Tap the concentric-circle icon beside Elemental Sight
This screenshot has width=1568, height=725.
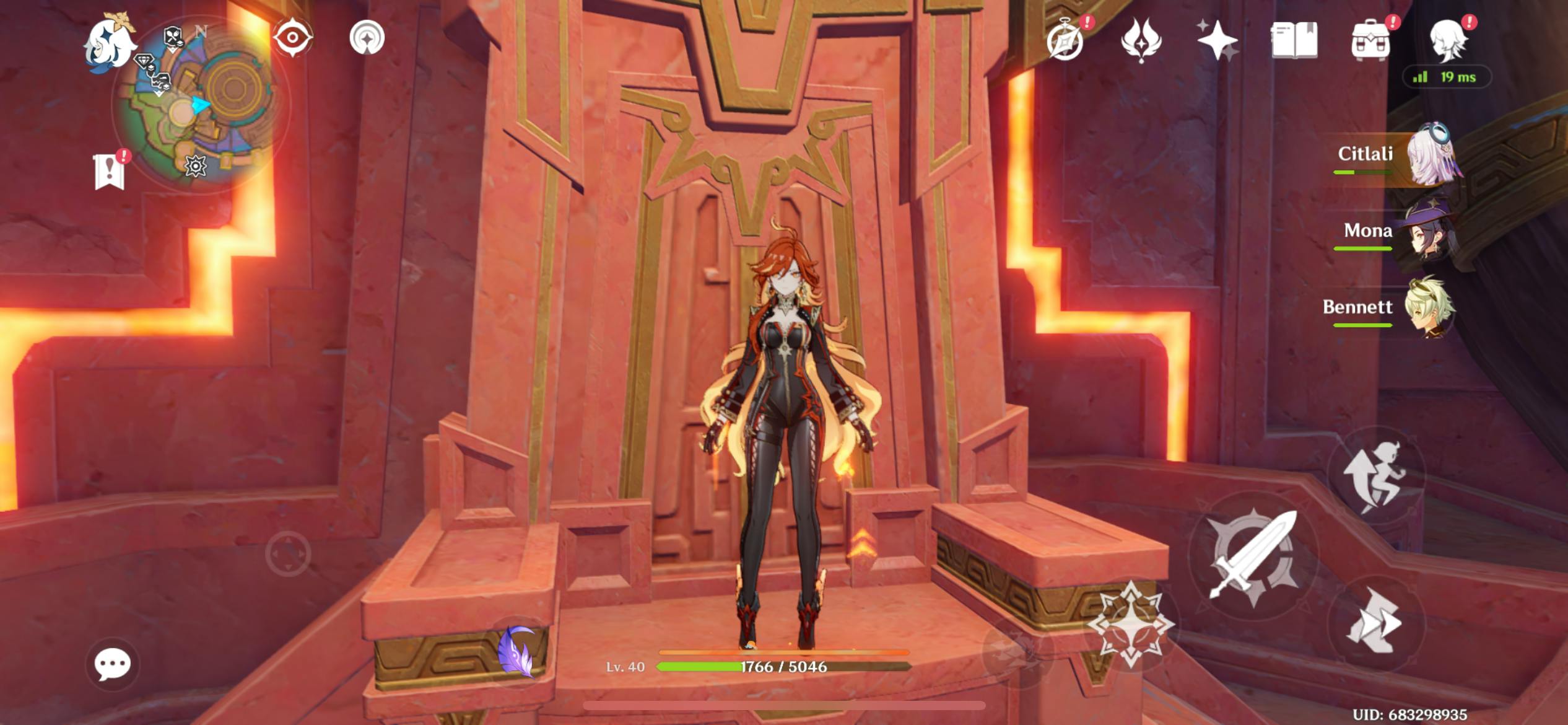point(367,38)
